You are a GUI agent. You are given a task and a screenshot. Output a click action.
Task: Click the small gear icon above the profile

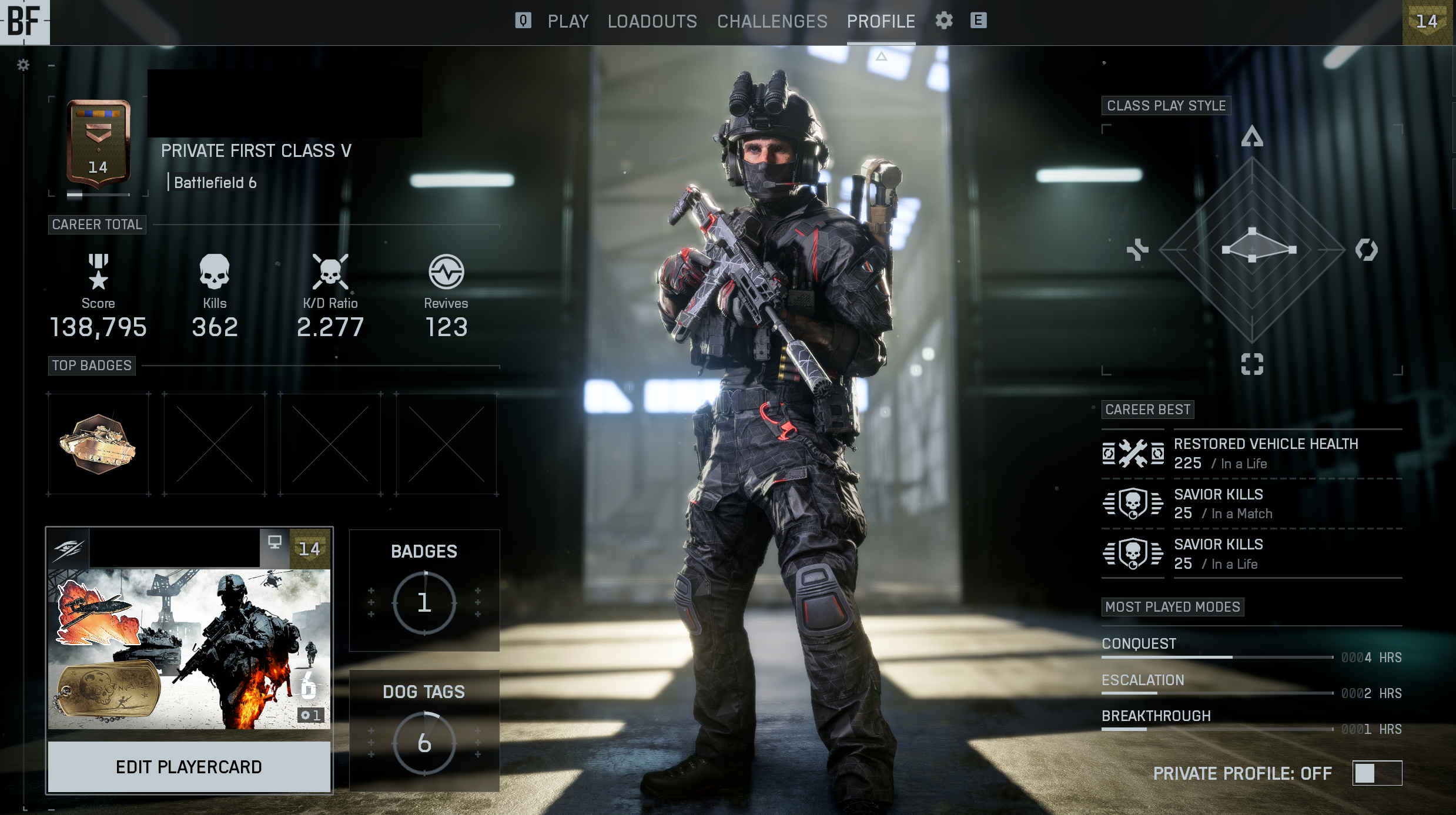(23, 65)
